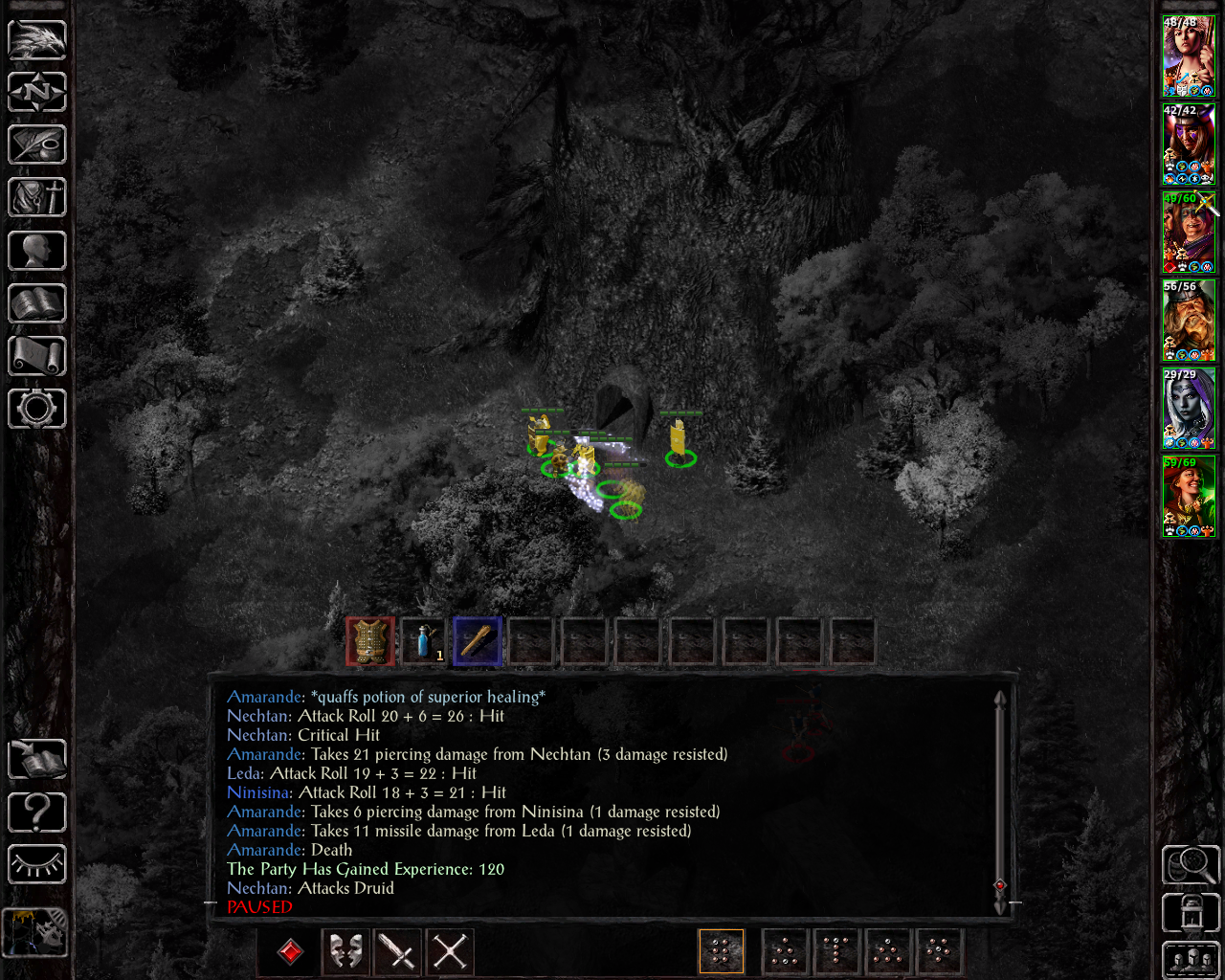Click the closed eye button
Image resolution: width=1225 pixels, height=980 pixels.
point(37,865)
